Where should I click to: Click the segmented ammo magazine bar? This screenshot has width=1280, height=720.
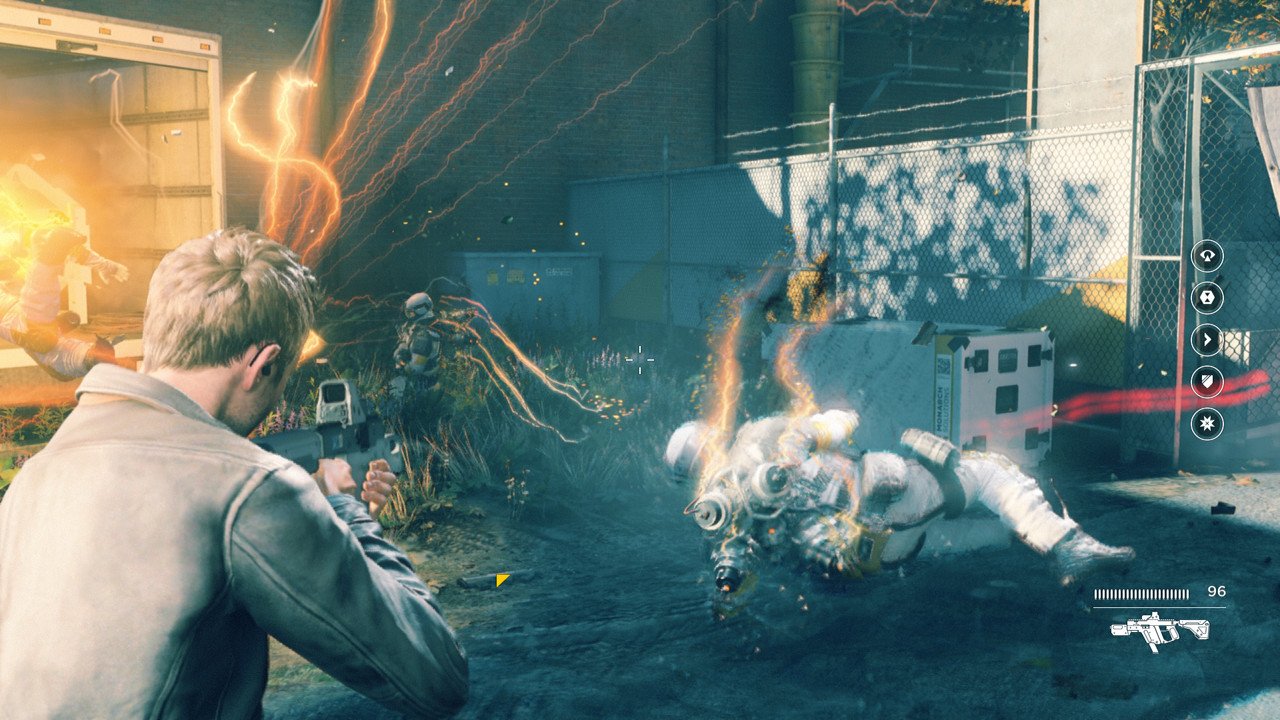(1142, 593)
